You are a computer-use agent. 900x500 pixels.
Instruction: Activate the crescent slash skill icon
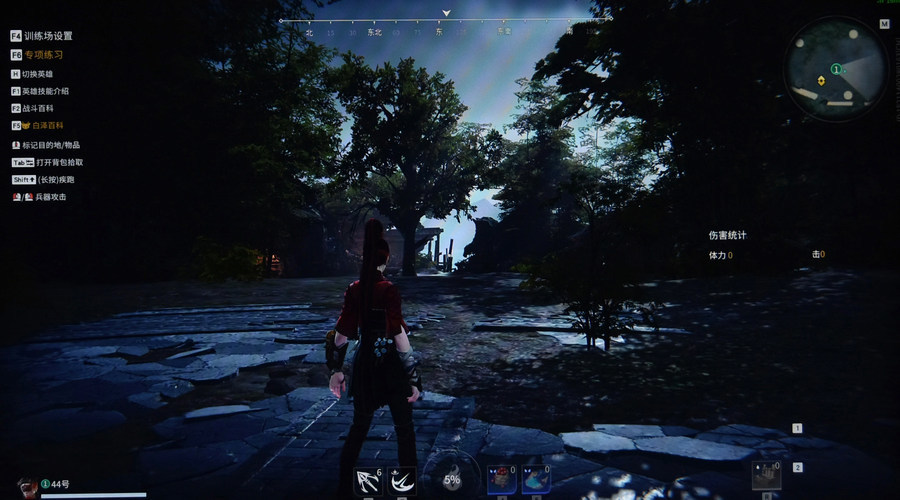pos(402,481)
